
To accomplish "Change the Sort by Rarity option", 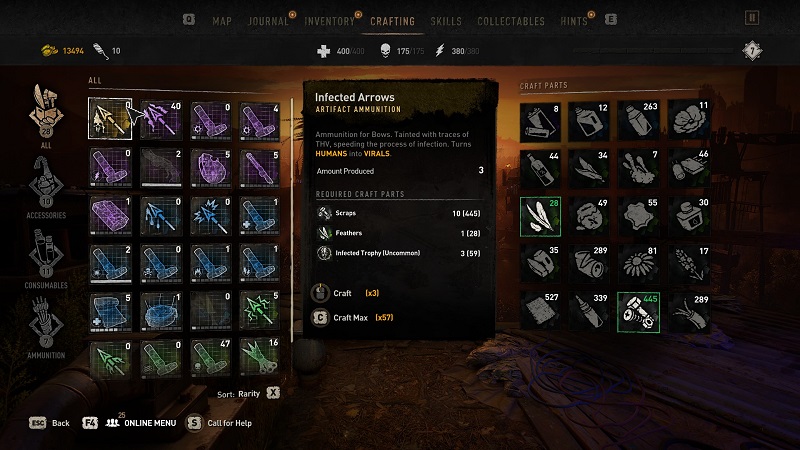I will pyautogui.click(x=250, y=393).
